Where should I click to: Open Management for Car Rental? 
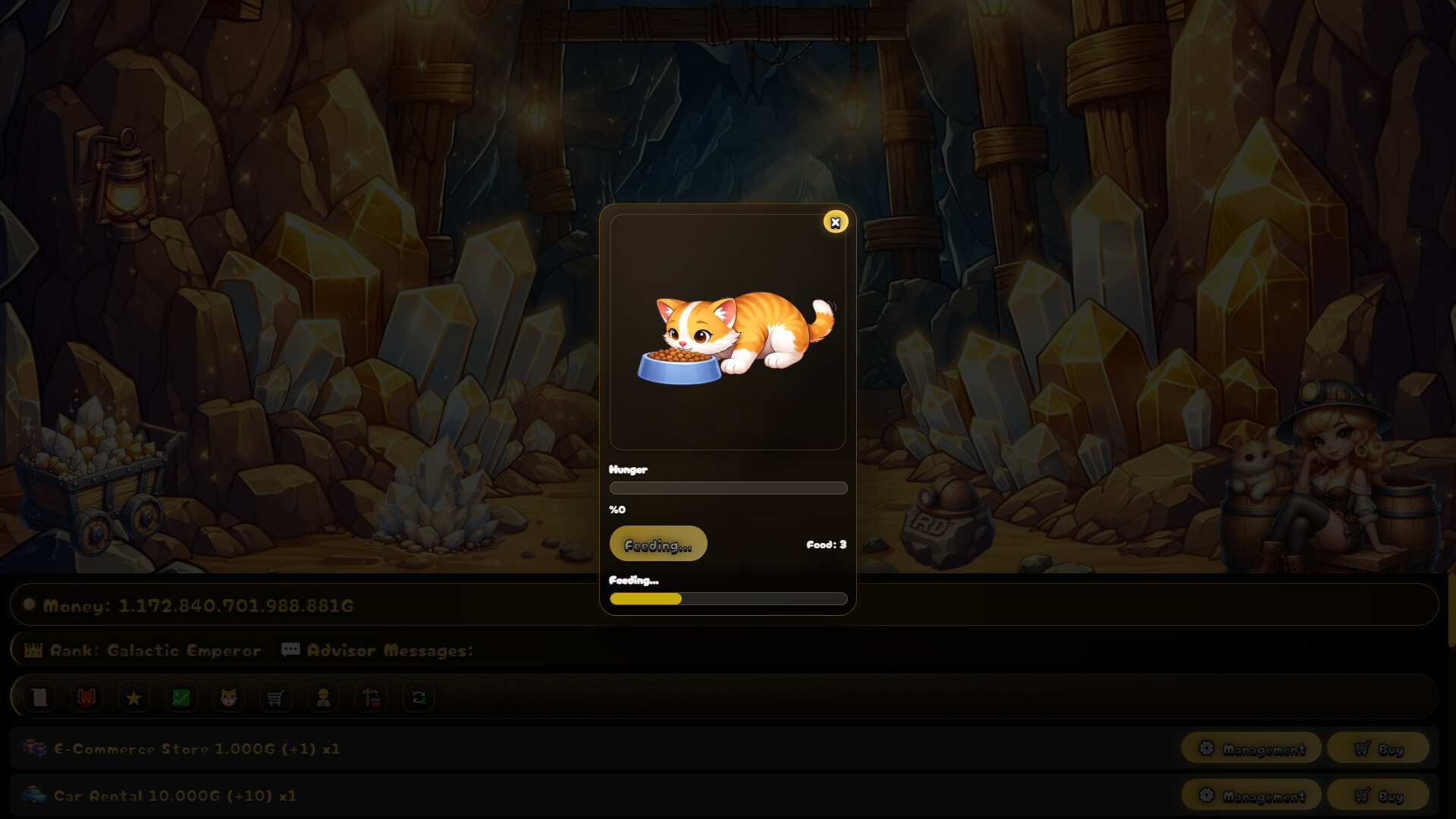pyautogui.click(x=1252, y=796)
